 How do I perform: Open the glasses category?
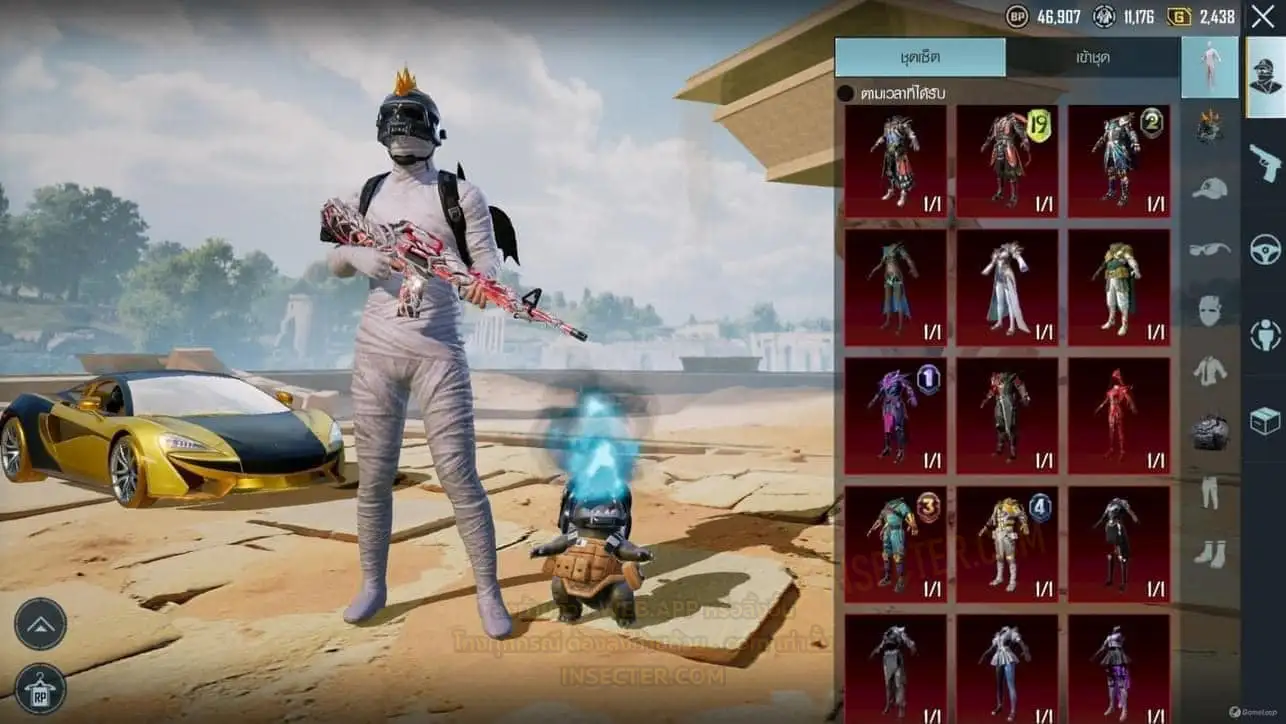point(1210,249)
